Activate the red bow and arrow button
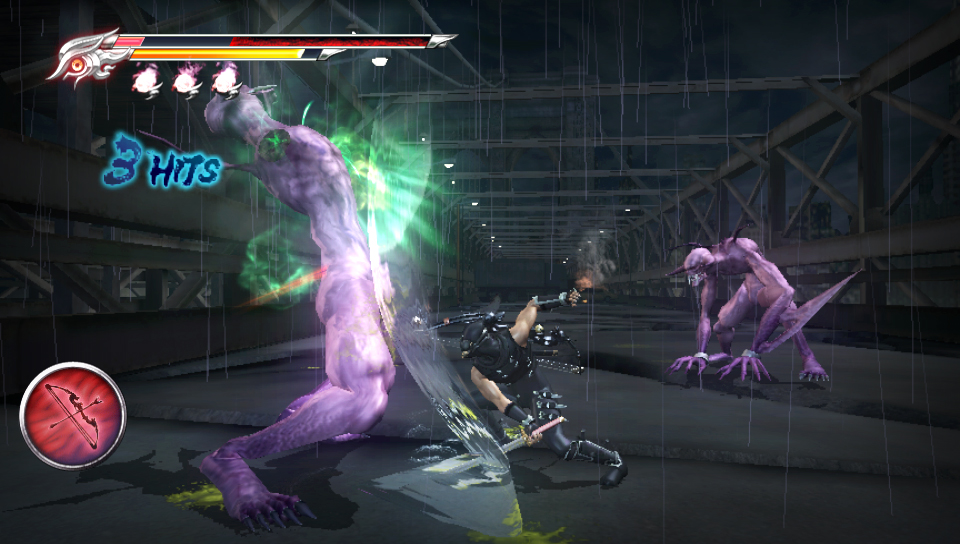 [72, 415]
